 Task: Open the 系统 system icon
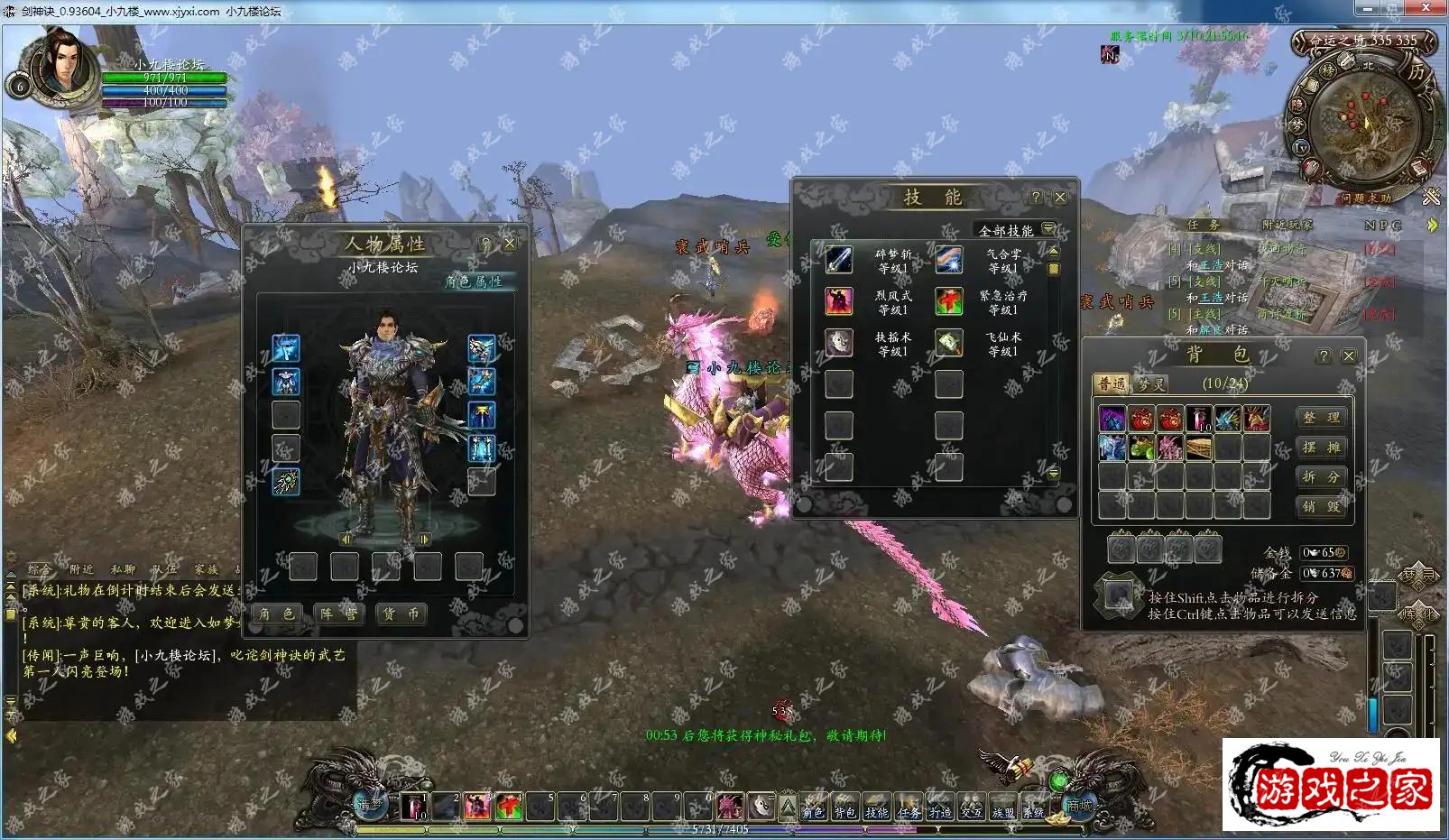[x=1036, y=809]
